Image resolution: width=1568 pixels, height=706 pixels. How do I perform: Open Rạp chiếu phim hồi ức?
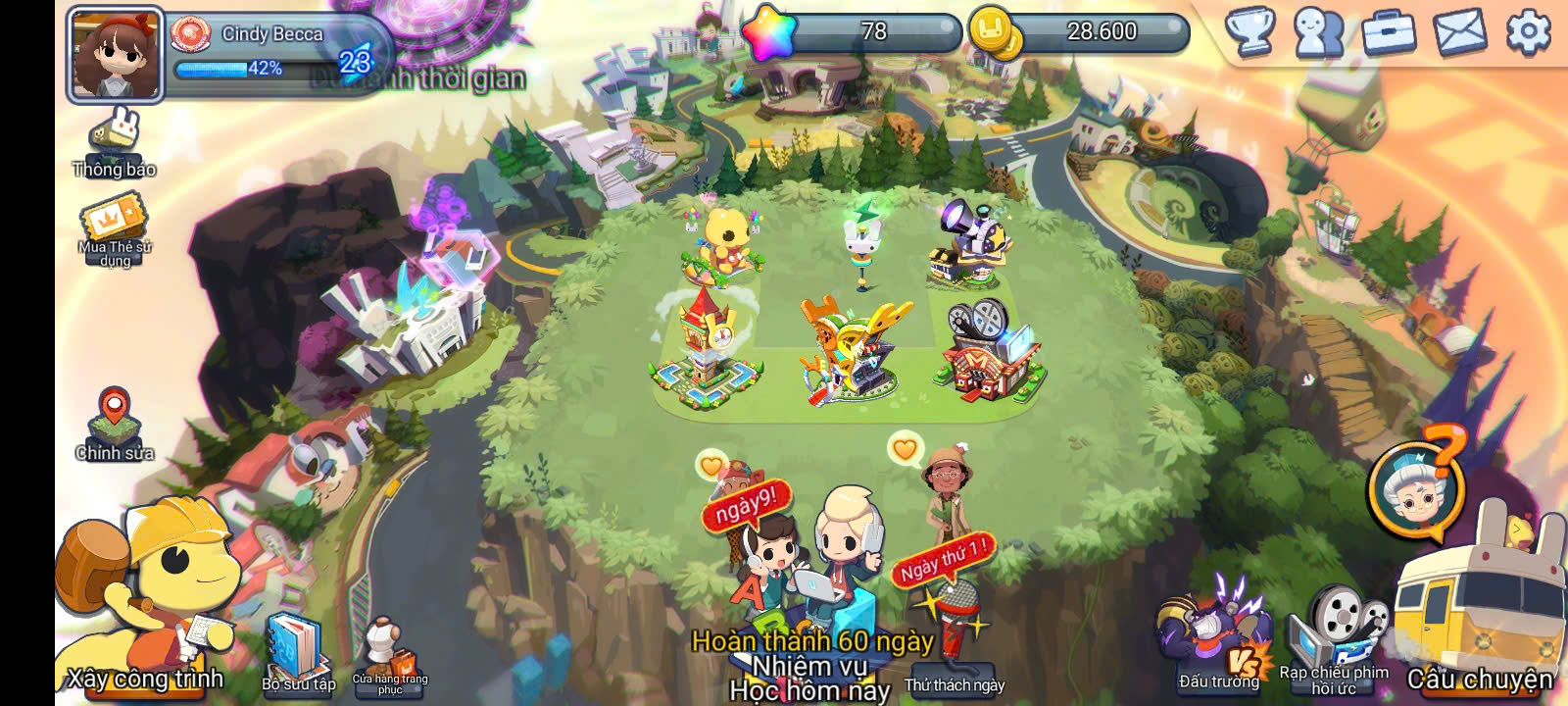(1335, 632)
